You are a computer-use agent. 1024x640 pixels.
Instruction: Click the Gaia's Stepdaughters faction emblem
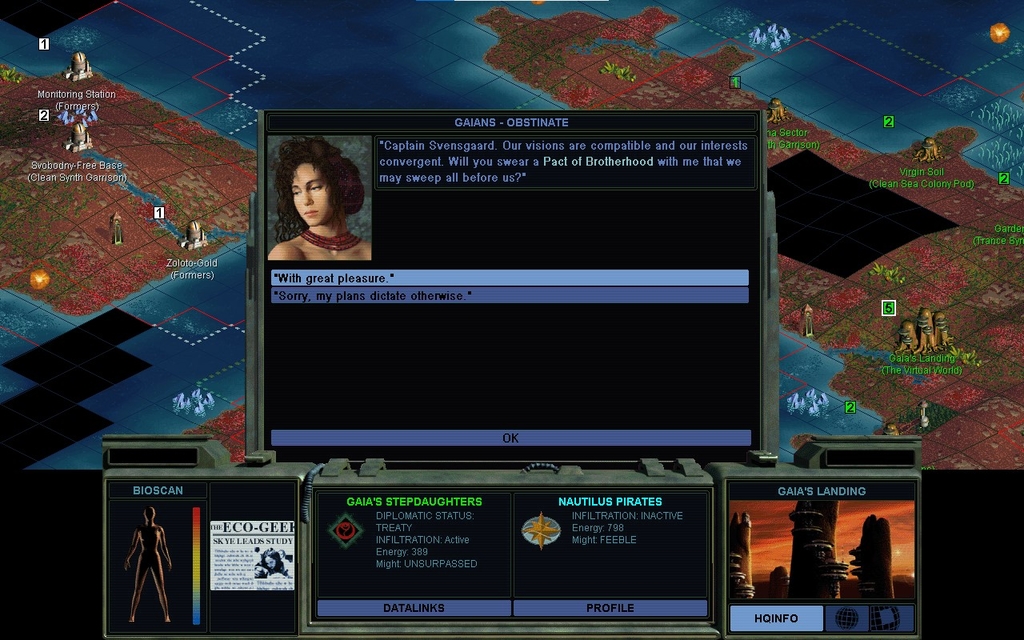coord(343,530)
